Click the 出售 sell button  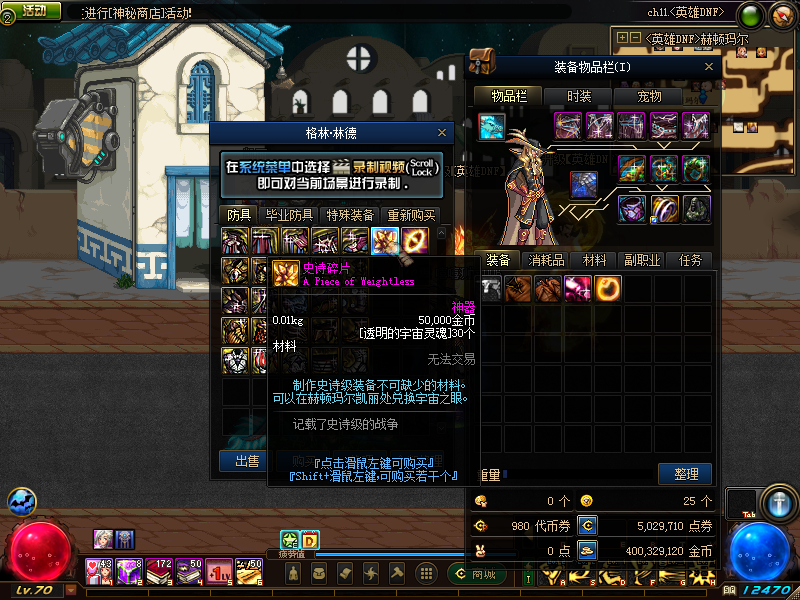246,461
